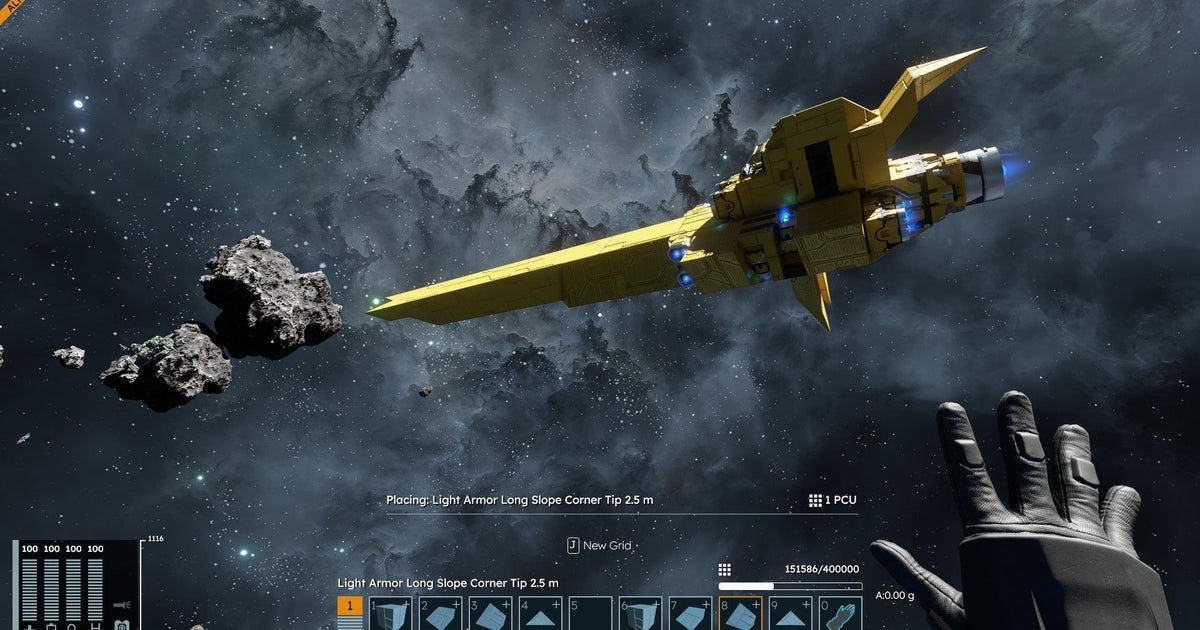Choose the slope block in slot 2
This screenshot has height=630, width=1200.
tap(440, 614)
